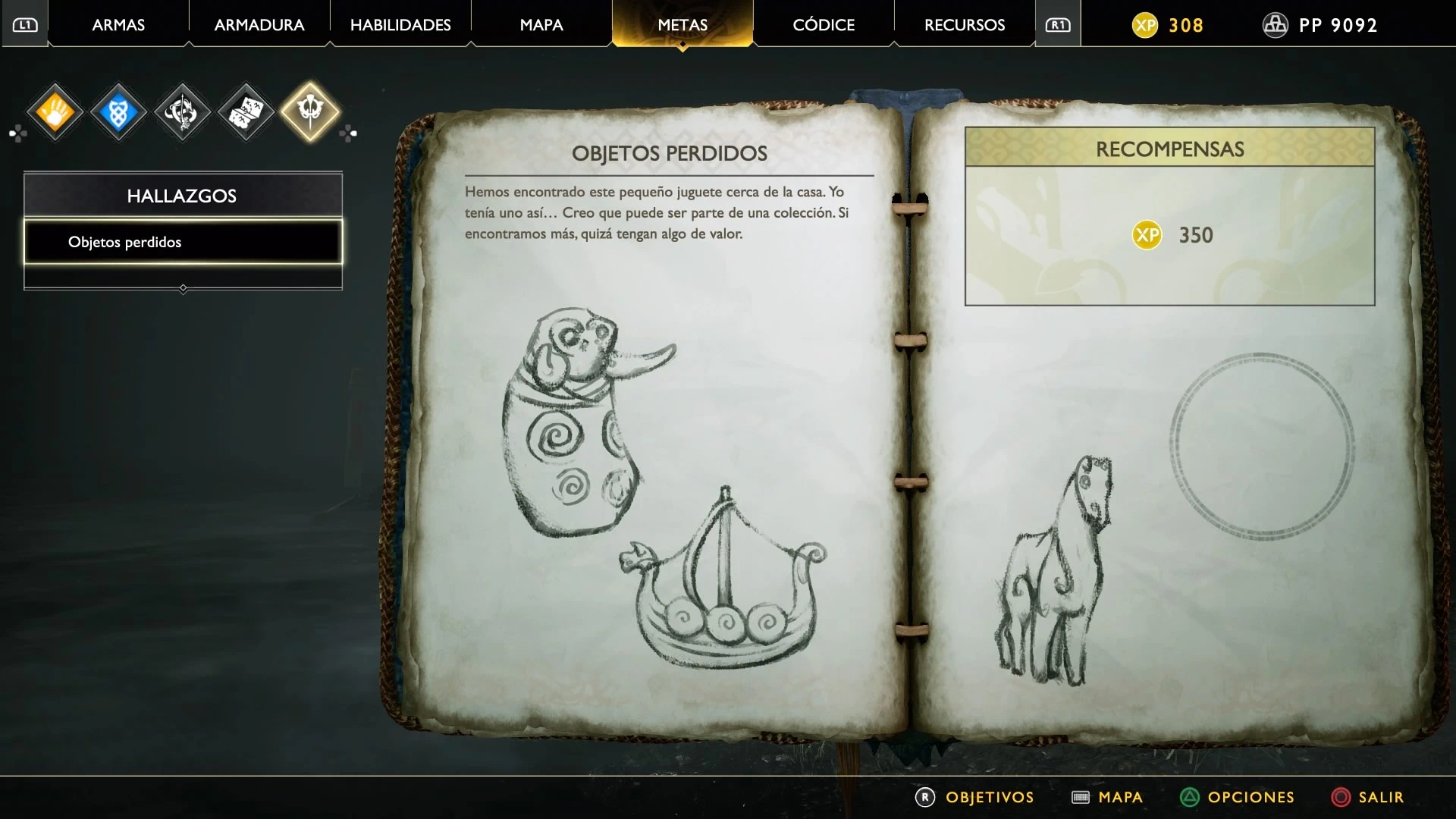This screenshot has height=819, width=1456.
Task: Open the Mapa tab
Action: pos(541,25)
